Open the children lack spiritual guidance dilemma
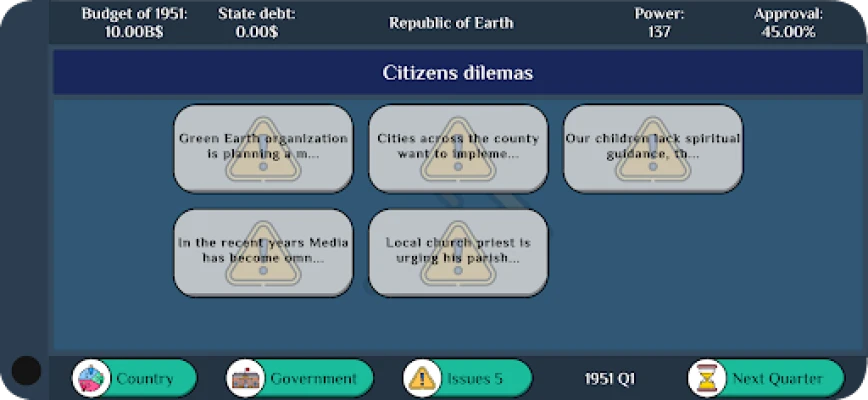 653,148
